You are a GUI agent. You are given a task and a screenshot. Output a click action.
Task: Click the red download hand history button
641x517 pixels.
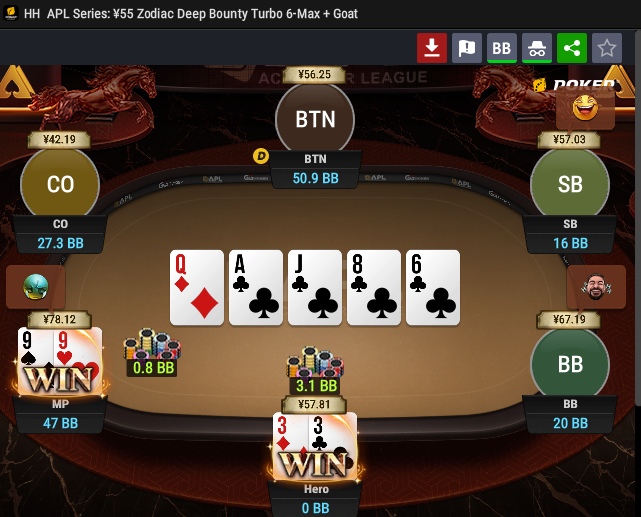pos(432,47)
